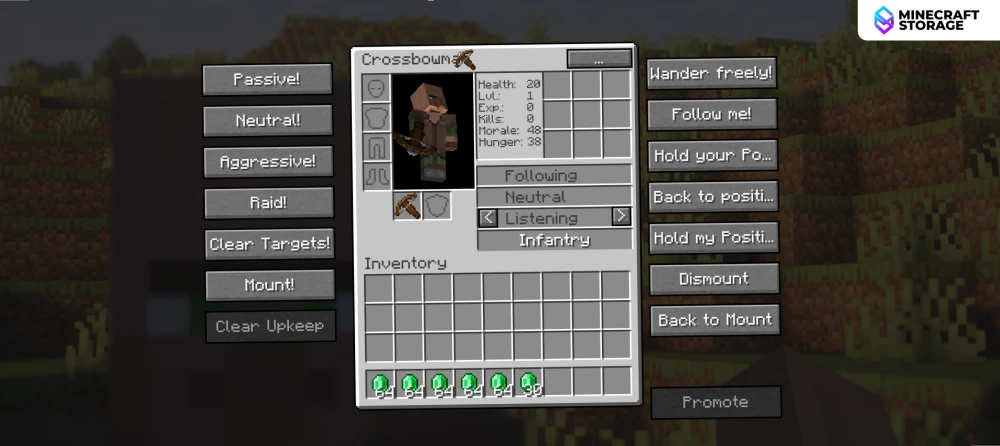Select the crossbow in the hand slot

click(x=408, y=206)
